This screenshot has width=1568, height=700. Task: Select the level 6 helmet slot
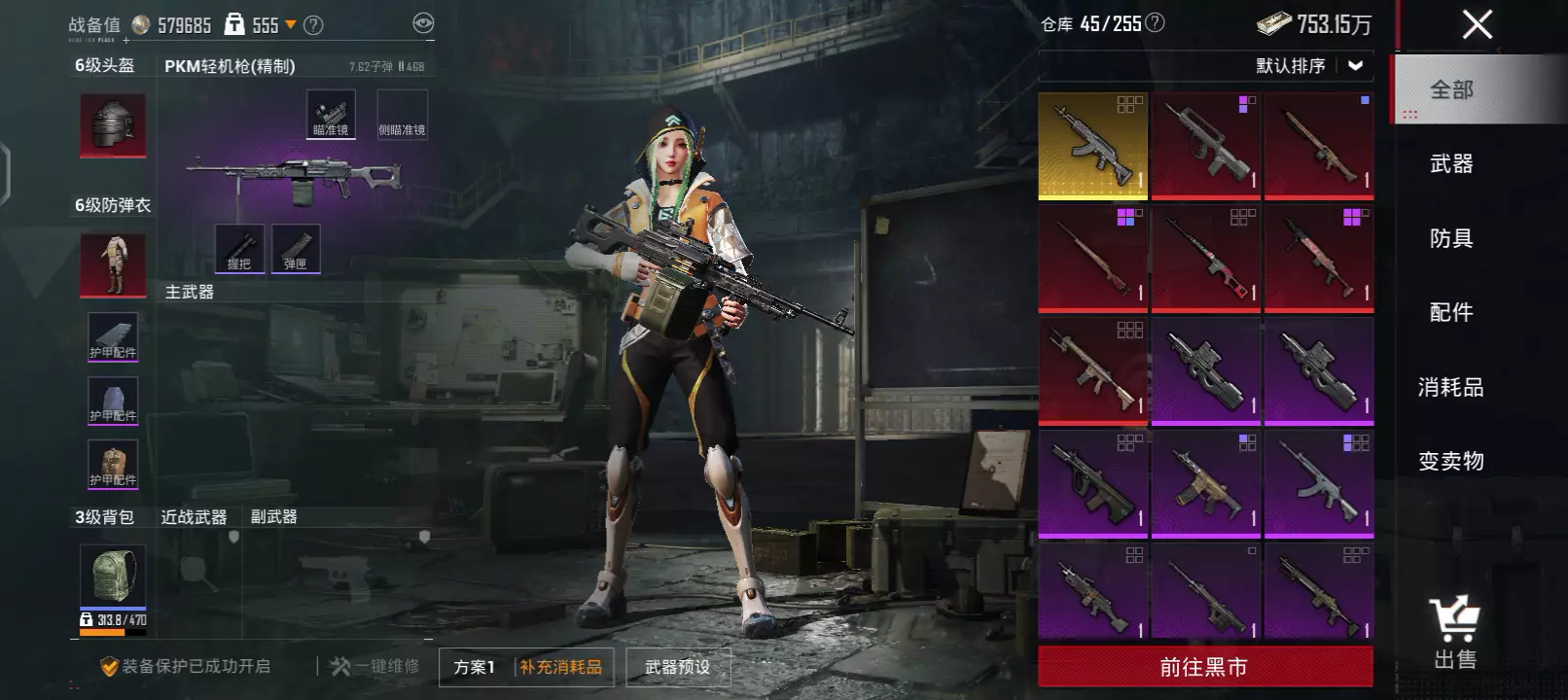[x=113, y=125]
